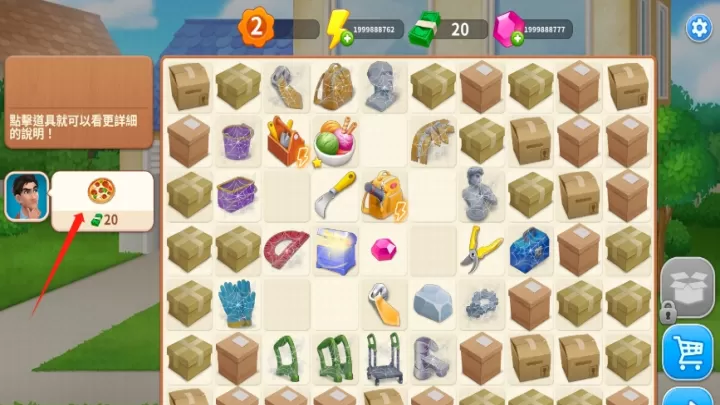Select the purple cobwebbed bucket
720x405 pixels.
point(237,142)
